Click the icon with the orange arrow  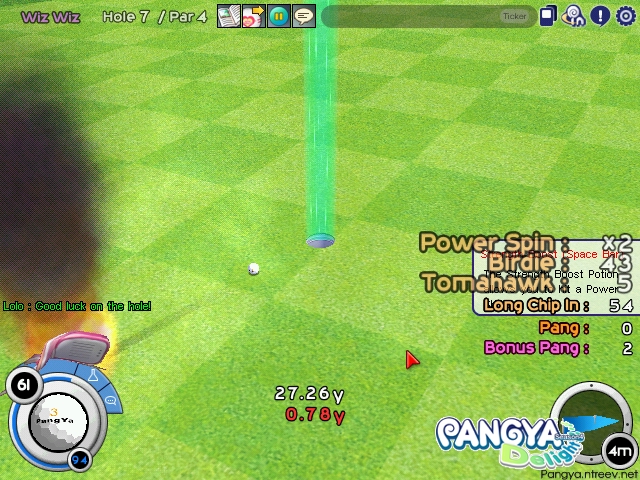(x=254, y=16)
